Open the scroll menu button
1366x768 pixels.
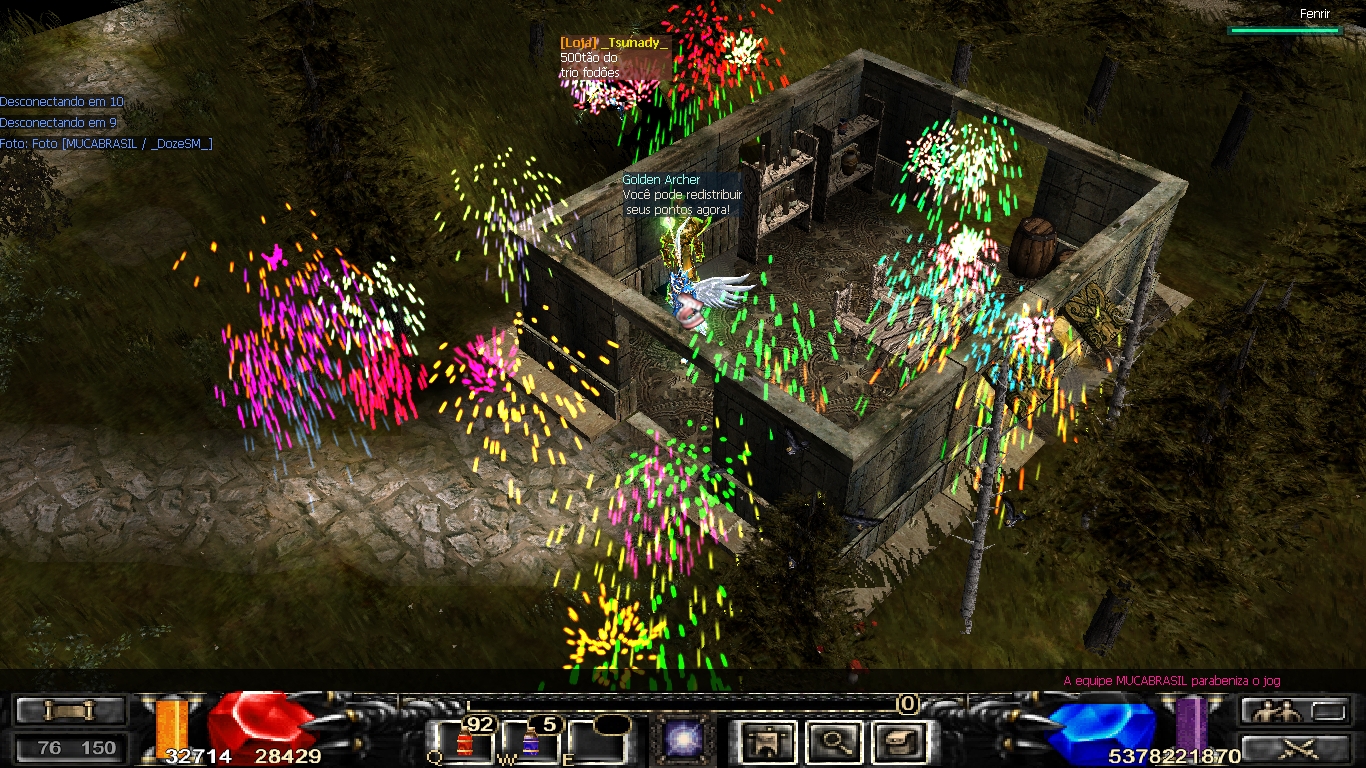(x=69, y=711)
